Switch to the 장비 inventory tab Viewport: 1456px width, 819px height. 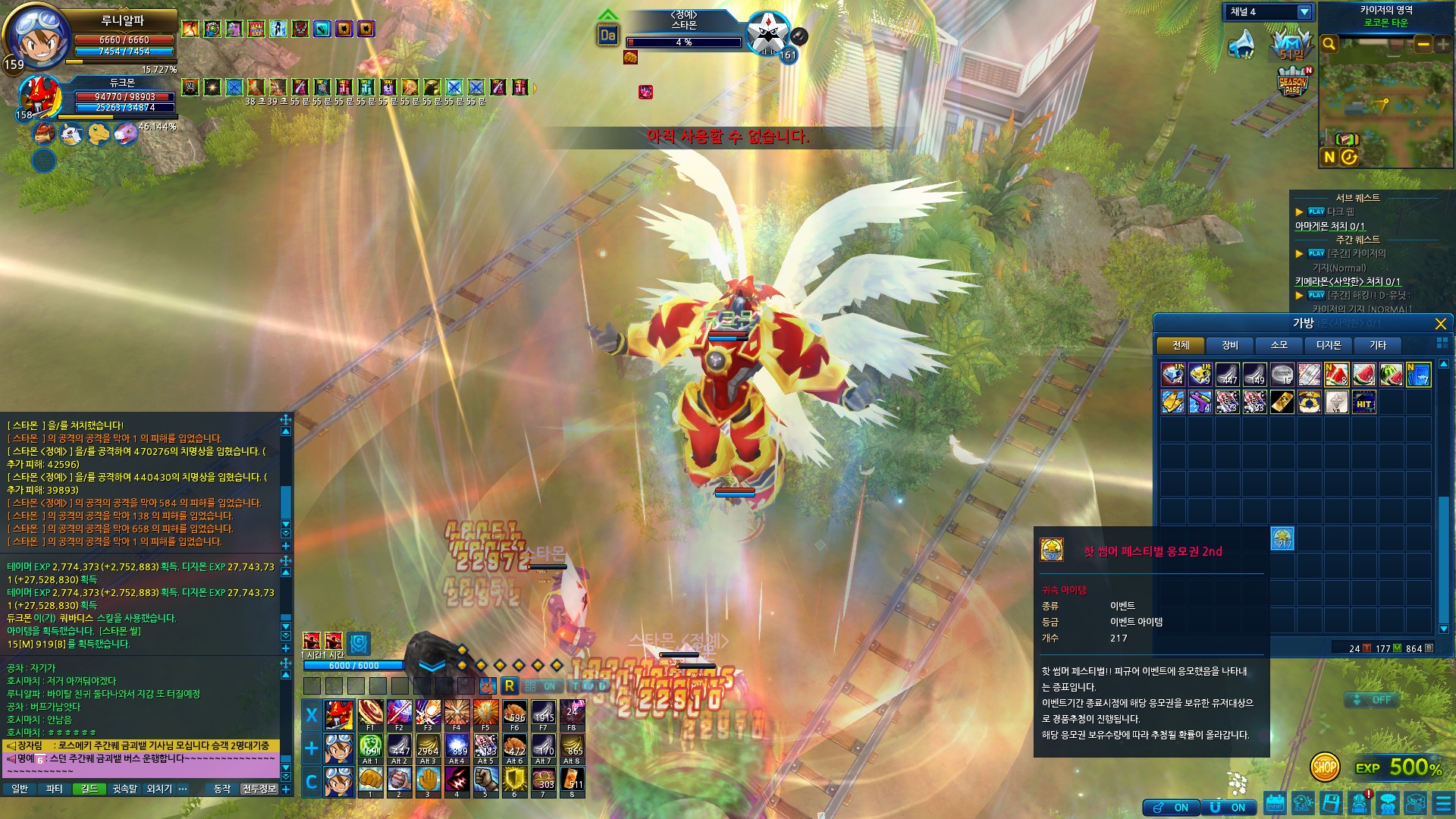point(1229,346)
